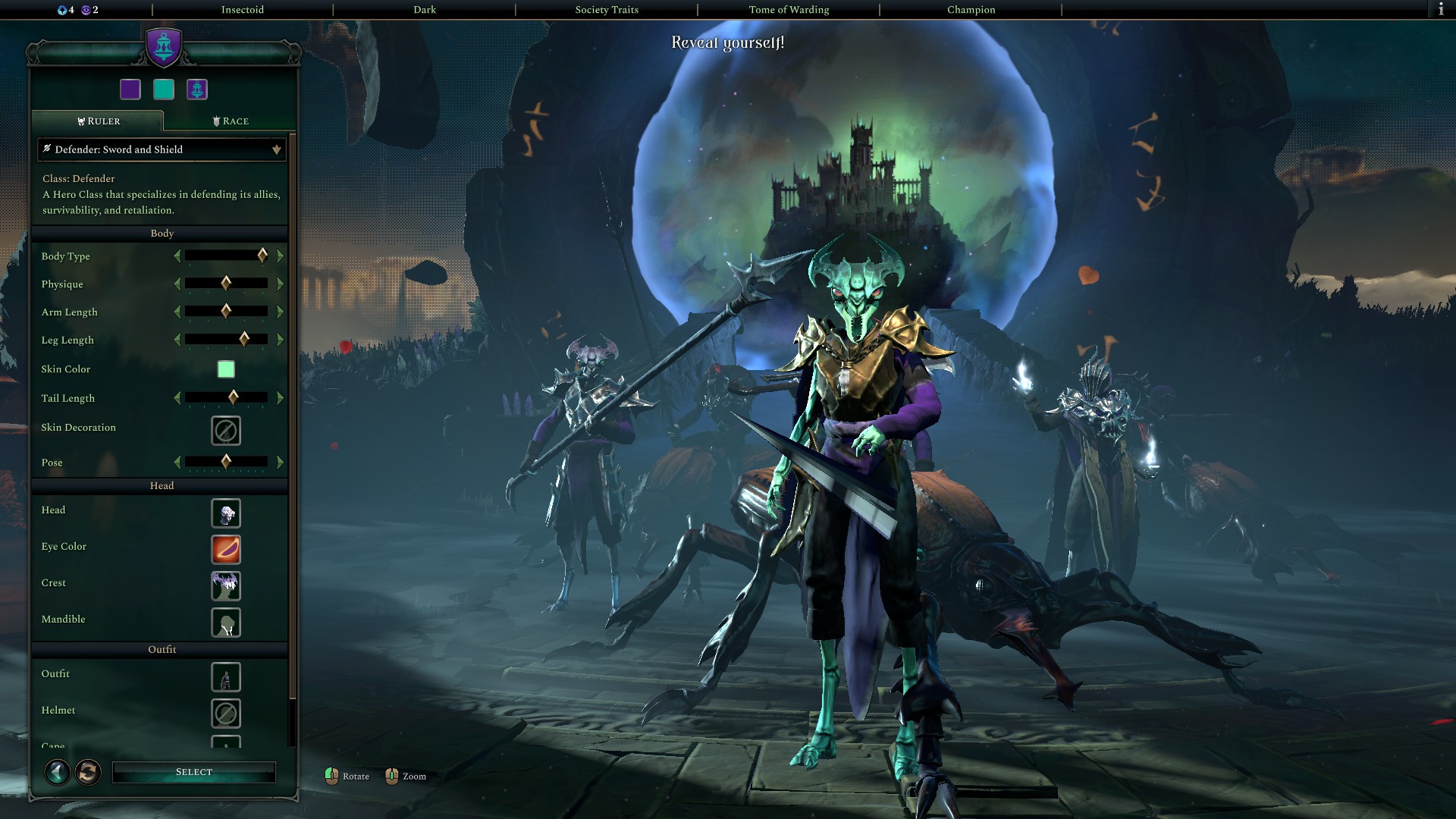1456x819 pixels.
Task: Pick the light green Skin Color swatch
Action: coord(226,369)
